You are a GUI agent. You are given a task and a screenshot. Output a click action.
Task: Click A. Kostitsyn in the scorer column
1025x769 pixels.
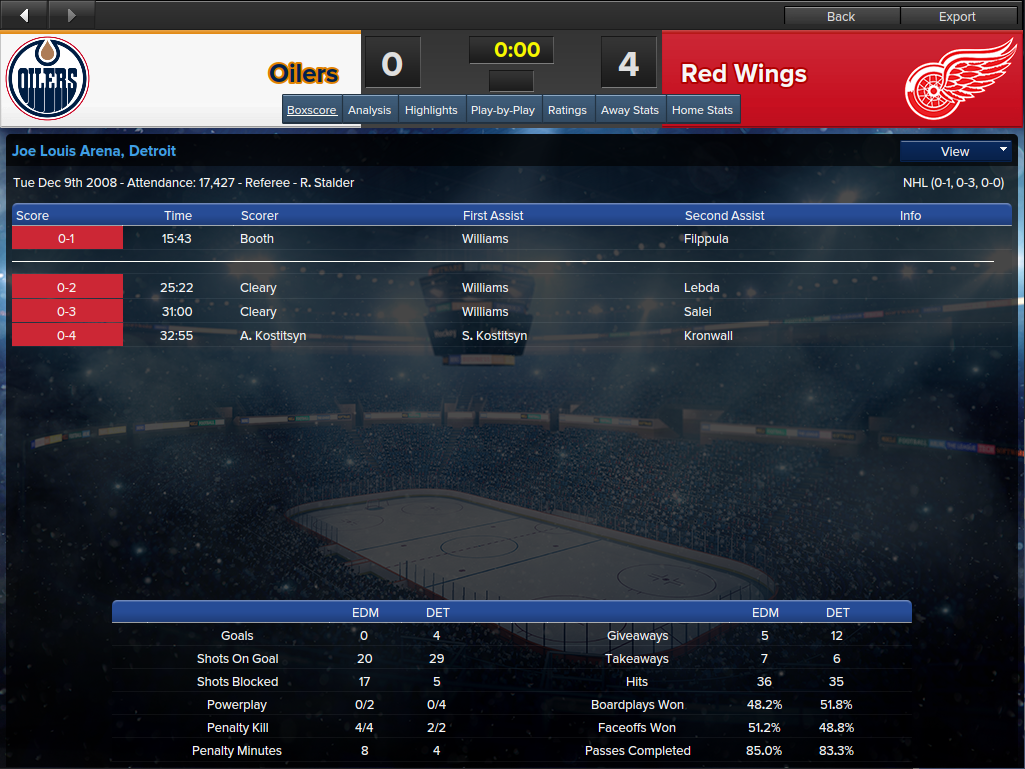coord(273,336)
